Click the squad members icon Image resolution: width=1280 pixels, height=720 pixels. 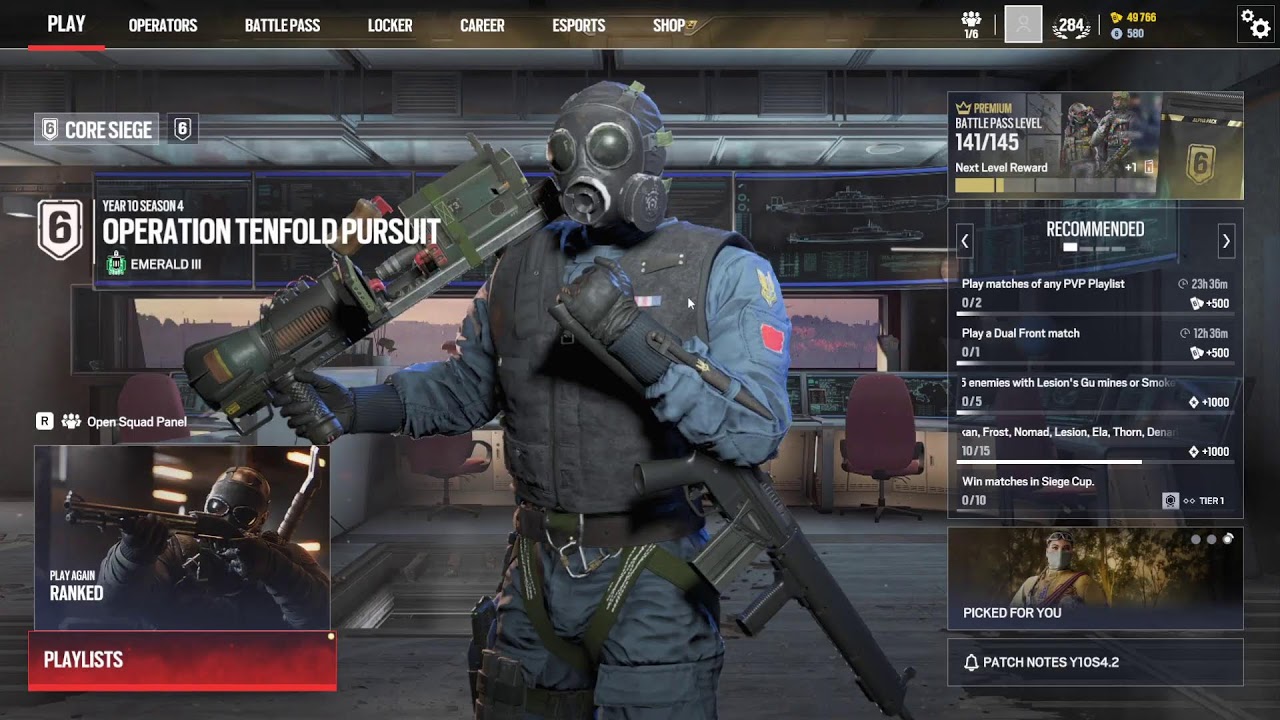[x=971, y=24]
